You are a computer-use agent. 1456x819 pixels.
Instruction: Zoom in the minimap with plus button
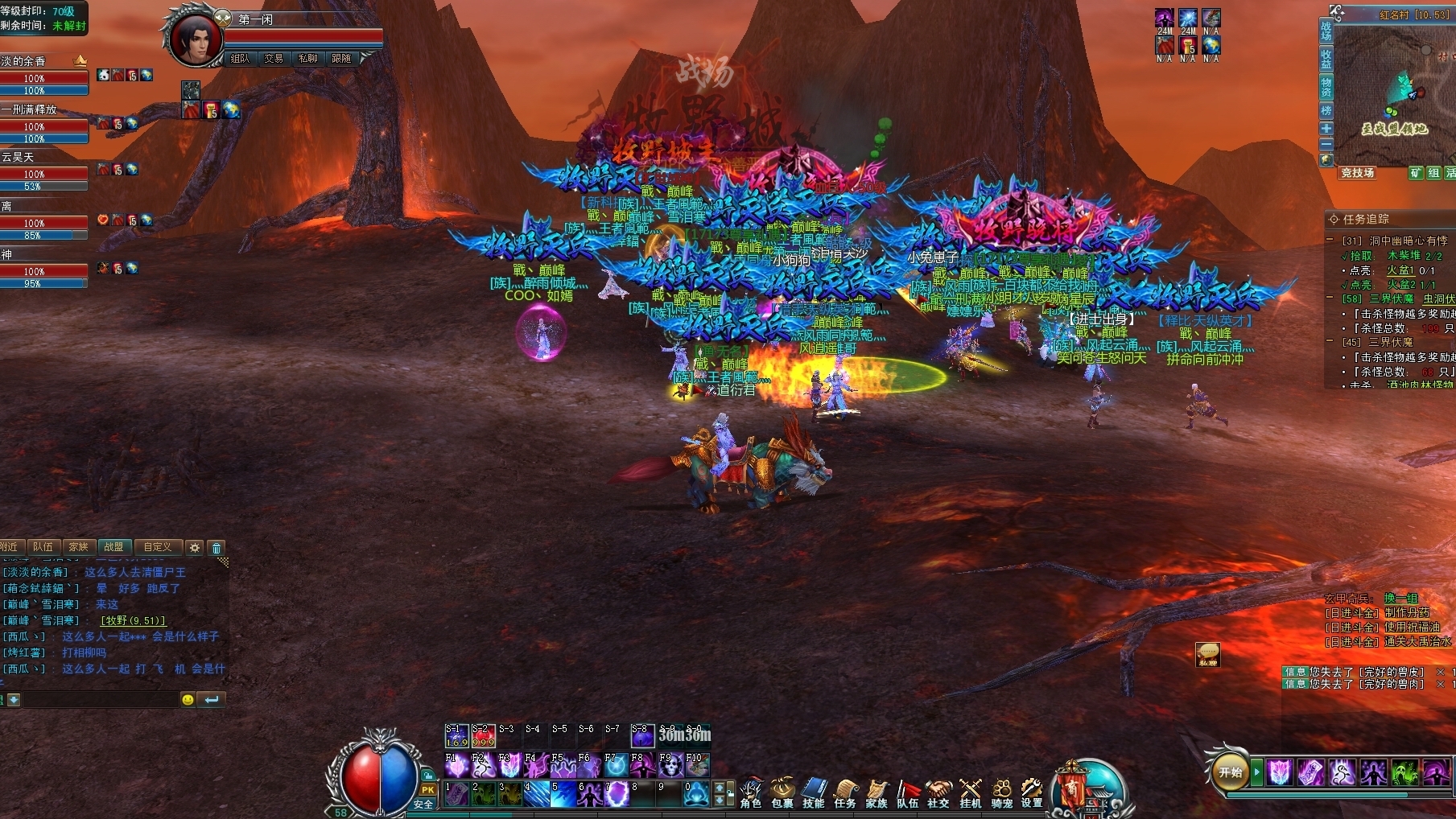(1326, 129)
